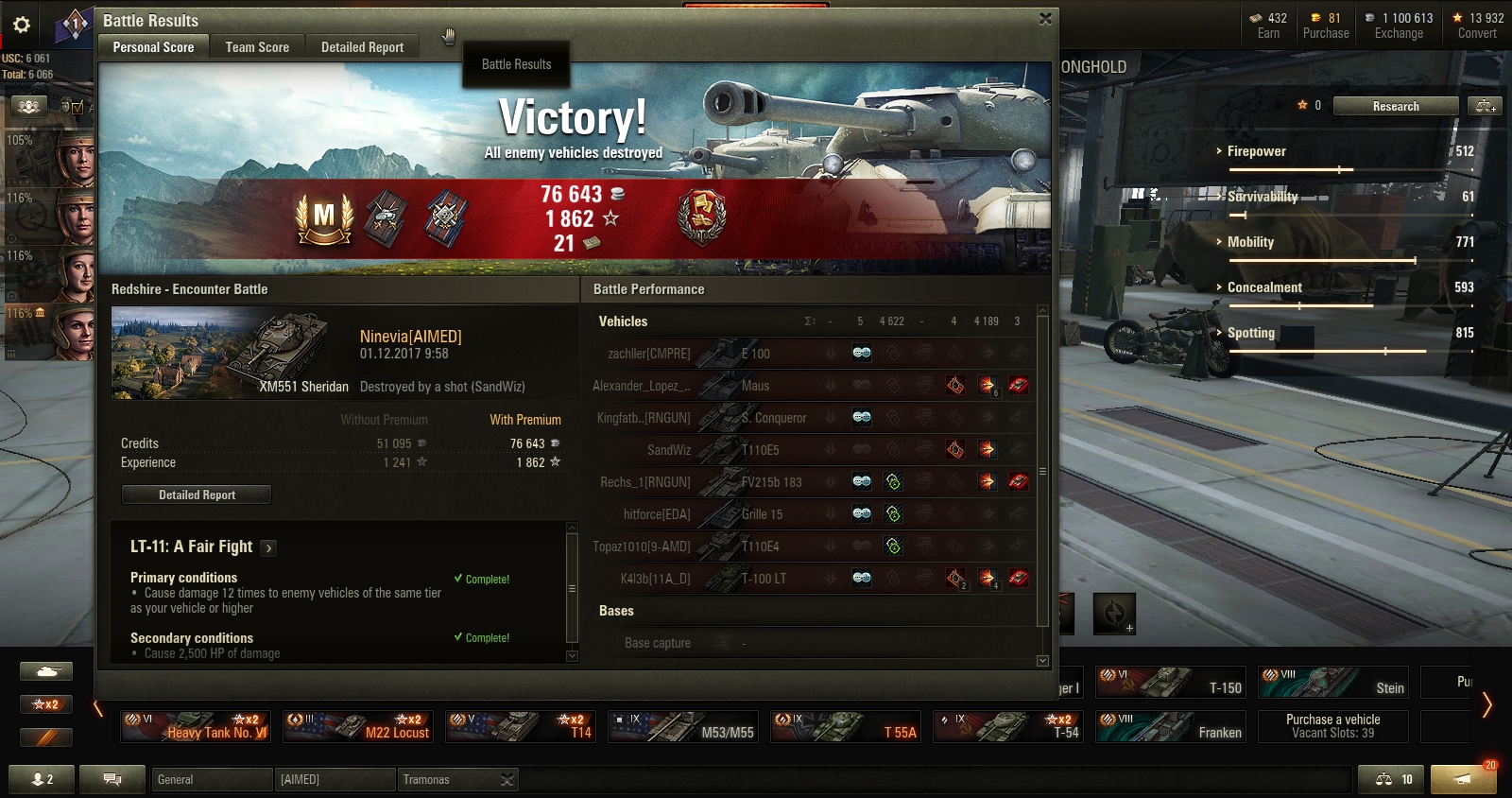Open the Detailed Report tab
The image size is (1512, 798).
[362, 47]
